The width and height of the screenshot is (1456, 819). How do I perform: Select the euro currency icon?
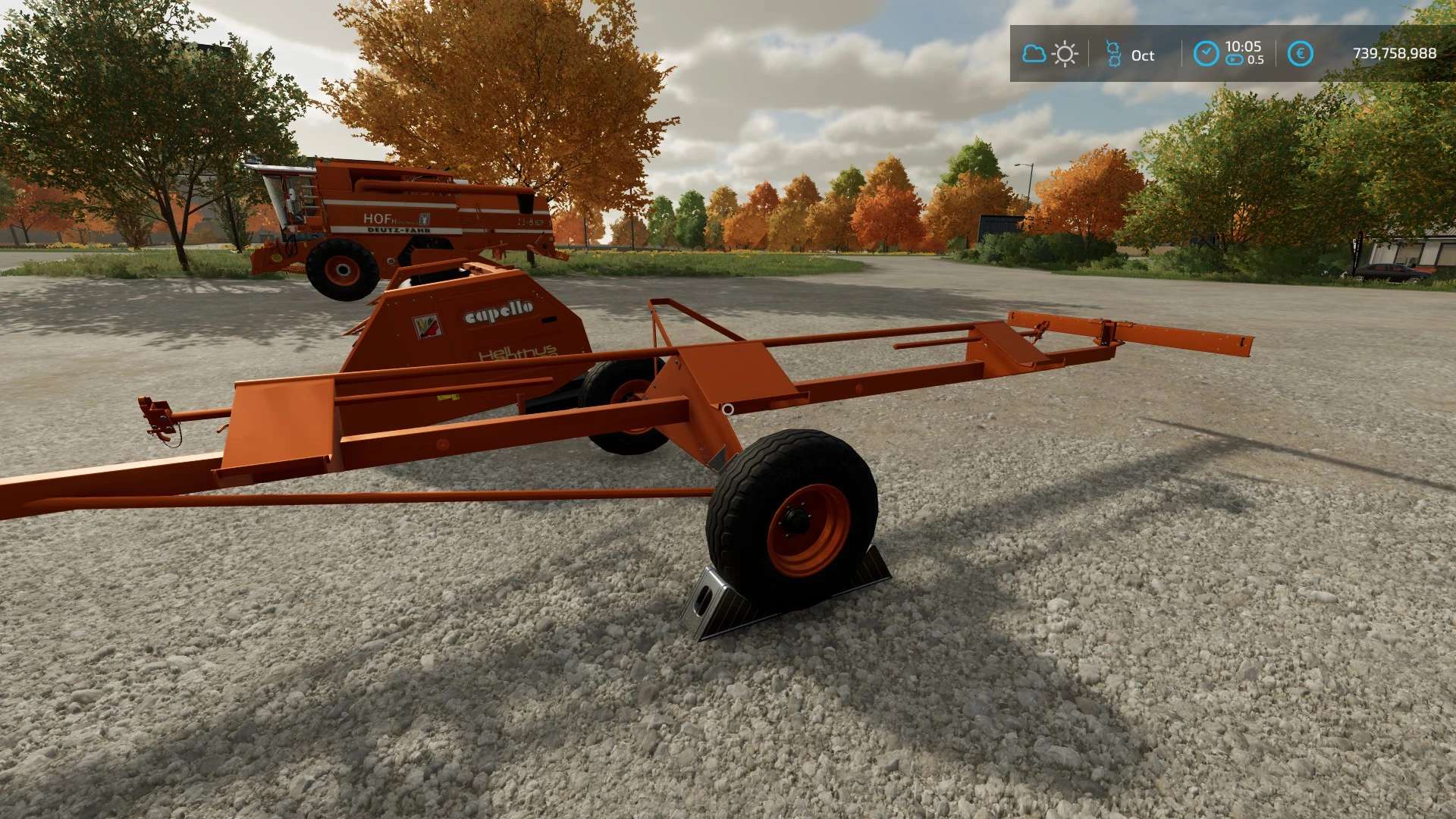point(1301,54)
